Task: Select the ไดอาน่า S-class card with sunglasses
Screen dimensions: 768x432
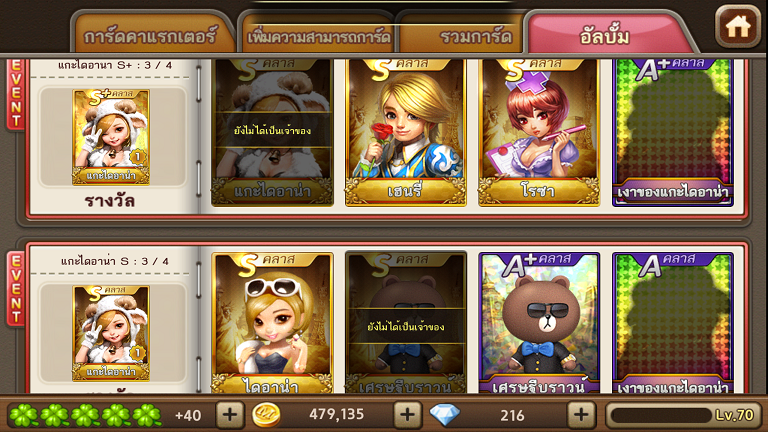Action: 272,325
